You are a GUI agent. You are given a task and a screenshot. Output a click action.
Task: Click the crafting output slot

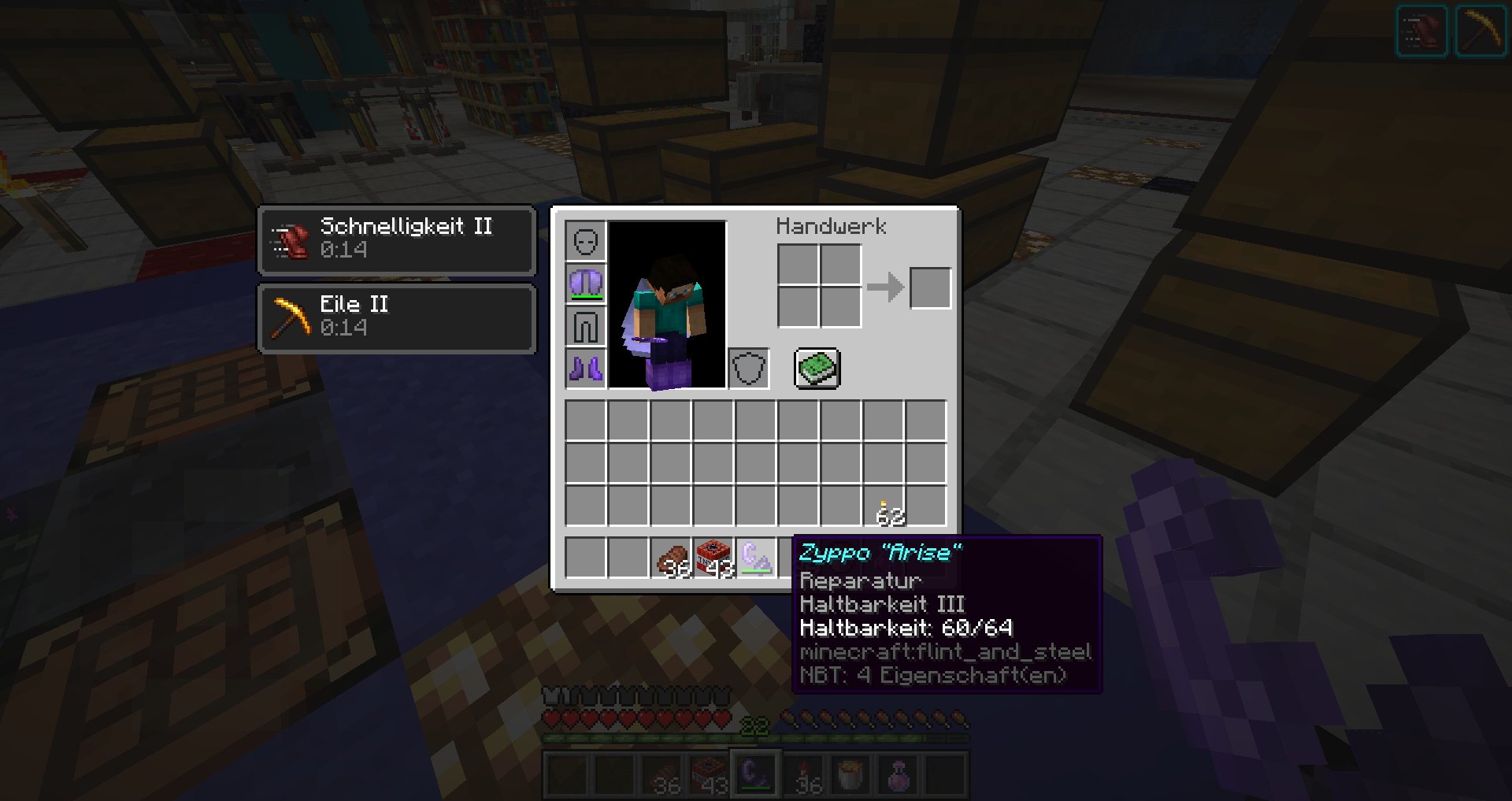tap(930, 287)
